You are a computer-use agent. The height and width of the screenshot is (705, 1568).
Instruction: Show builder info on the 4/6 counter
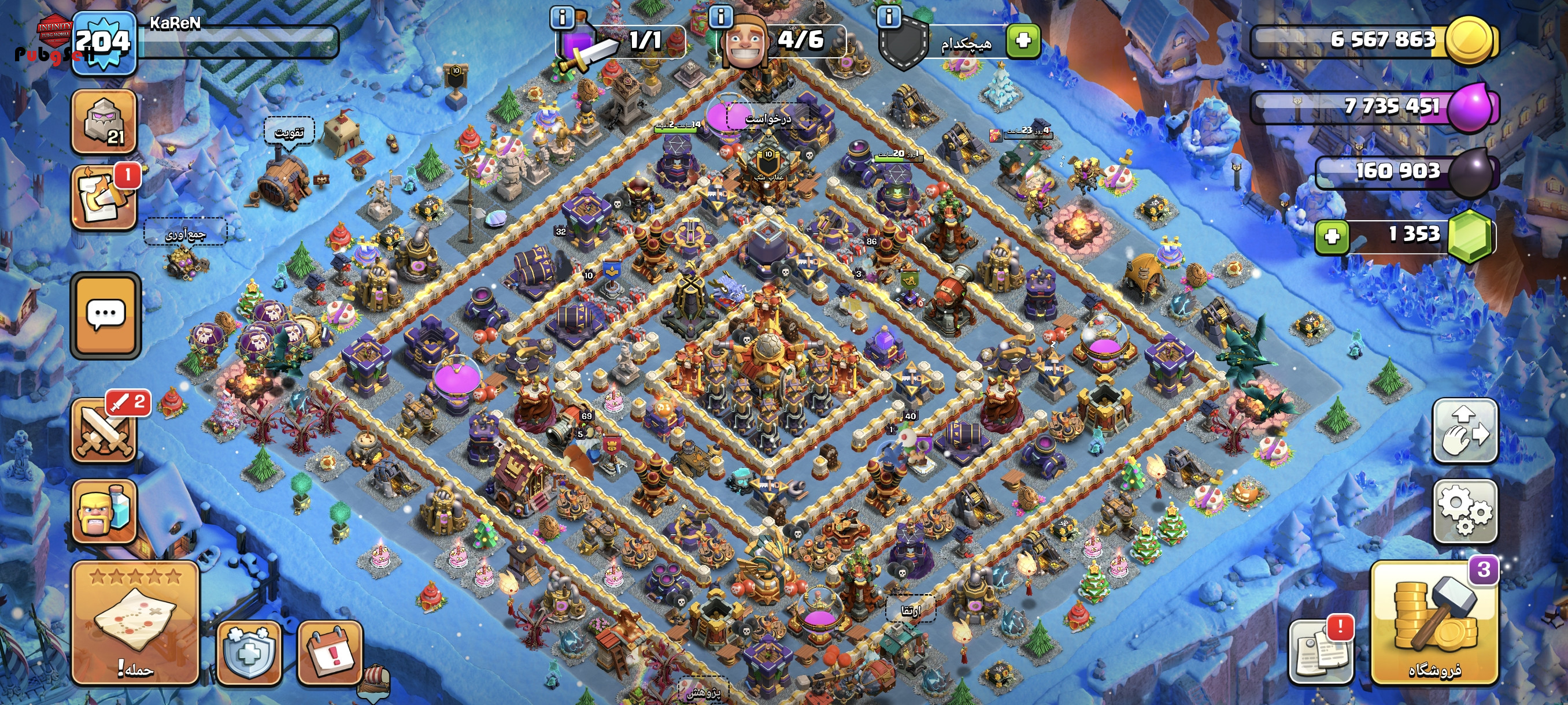(x=721, y=16)
